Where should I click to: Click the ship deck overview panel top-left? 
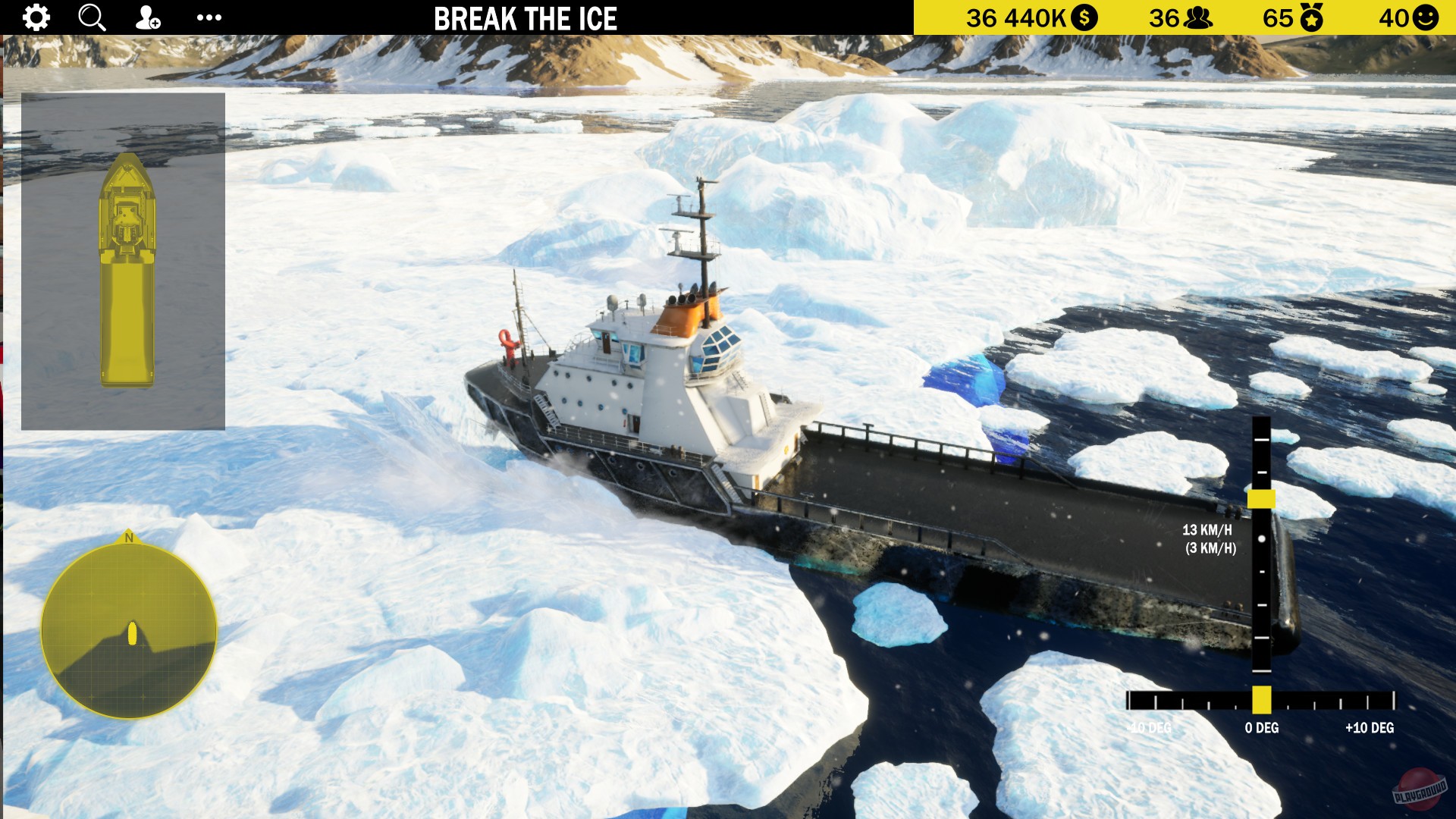click(124, 260)
